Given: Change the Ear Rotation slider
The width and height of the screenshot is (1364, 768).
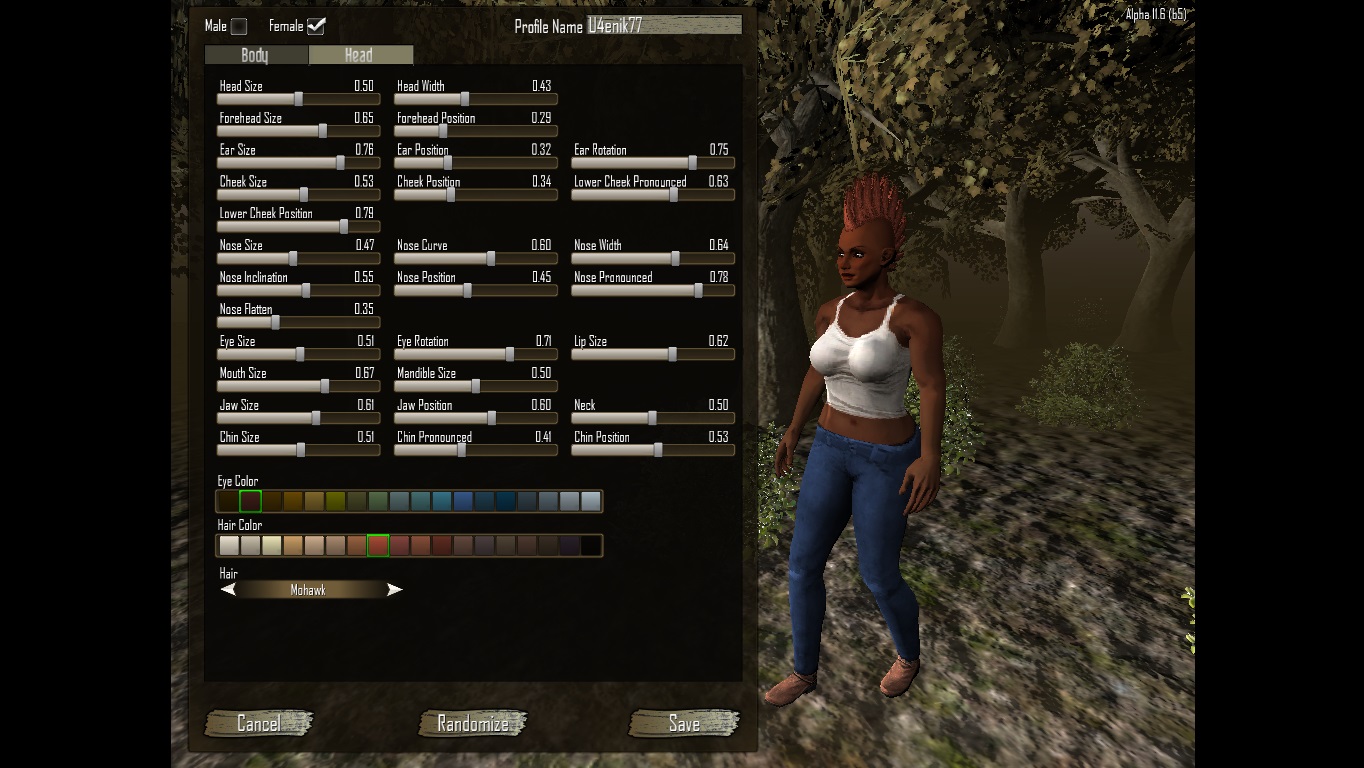Looking at the screenshot, I should pyautogui.click(x=692, y=162).
